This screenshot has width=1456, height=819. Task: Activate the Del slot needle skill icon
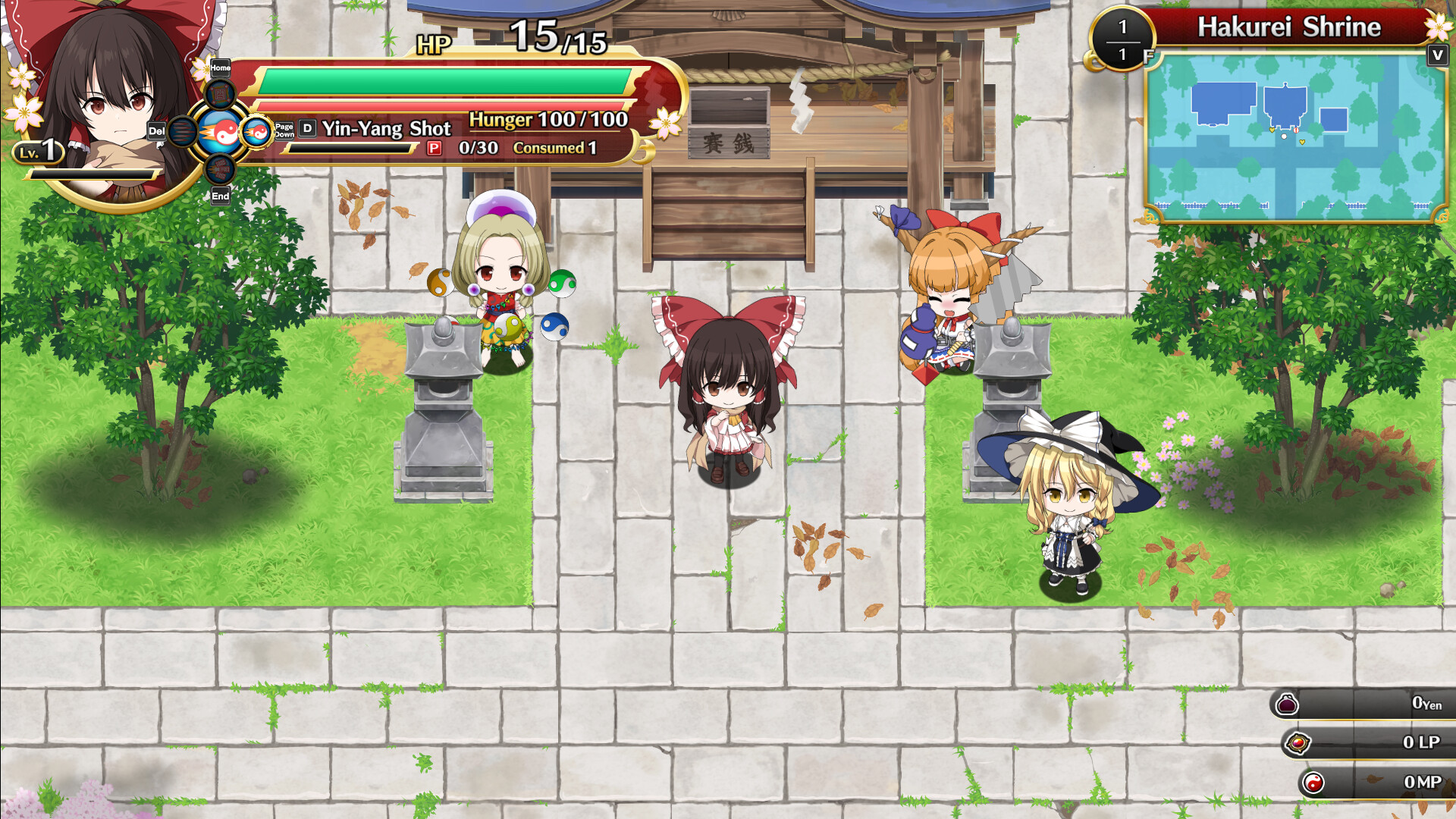(181, 131)
